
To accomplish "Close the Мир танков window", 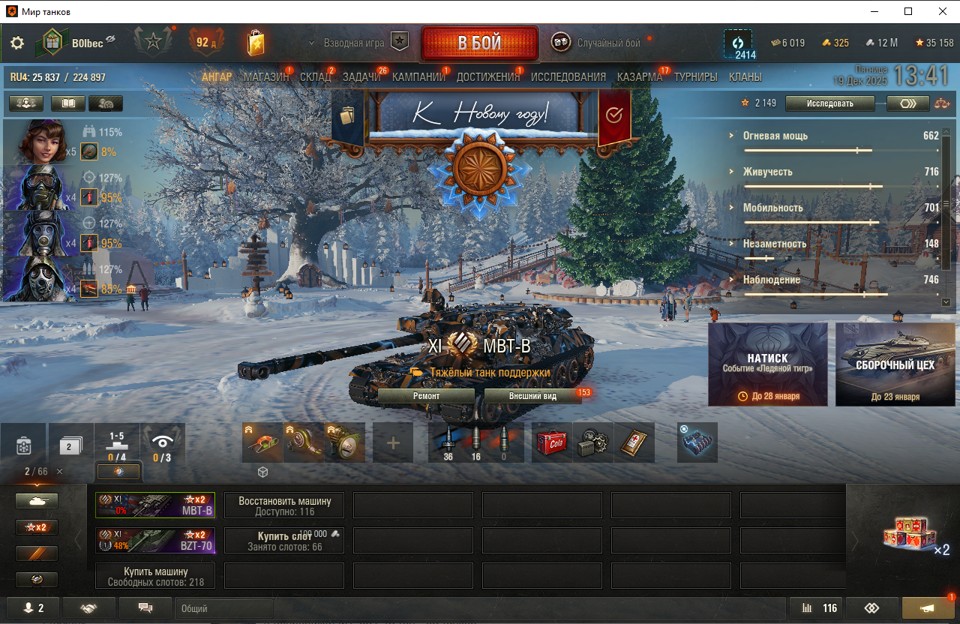I will pyautogui.click(x=941, y=11).
